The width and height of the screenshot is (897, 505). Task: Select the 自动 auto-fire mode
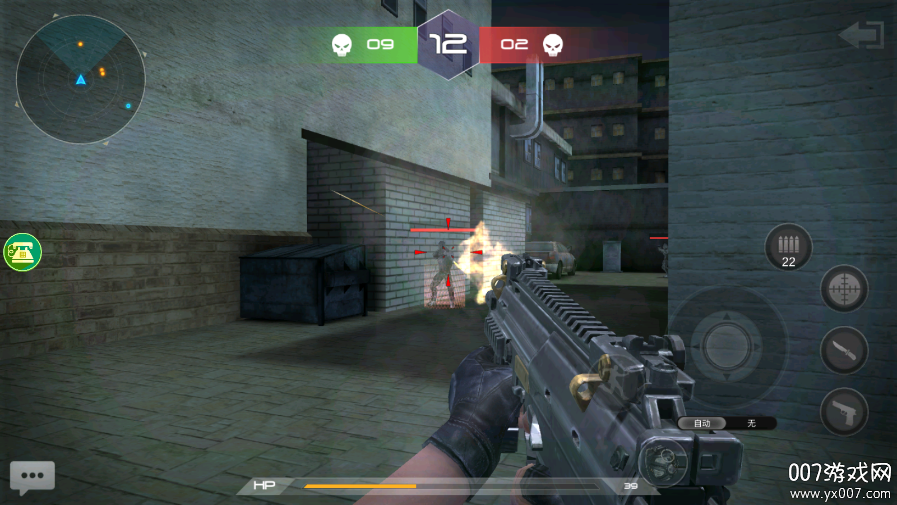[702, 423]
